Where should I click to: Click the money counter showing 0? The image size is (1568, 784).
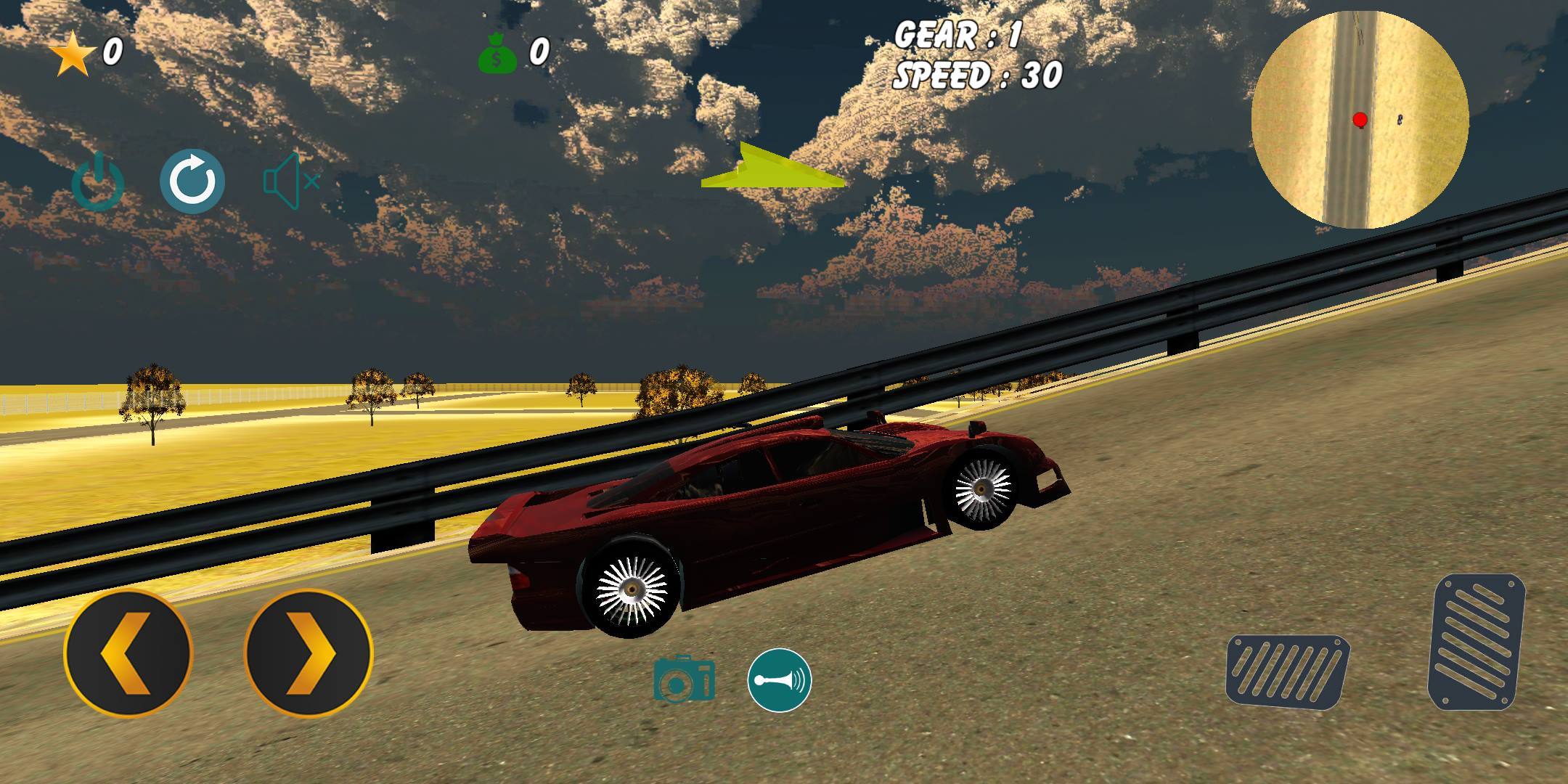tap(538, 52)
